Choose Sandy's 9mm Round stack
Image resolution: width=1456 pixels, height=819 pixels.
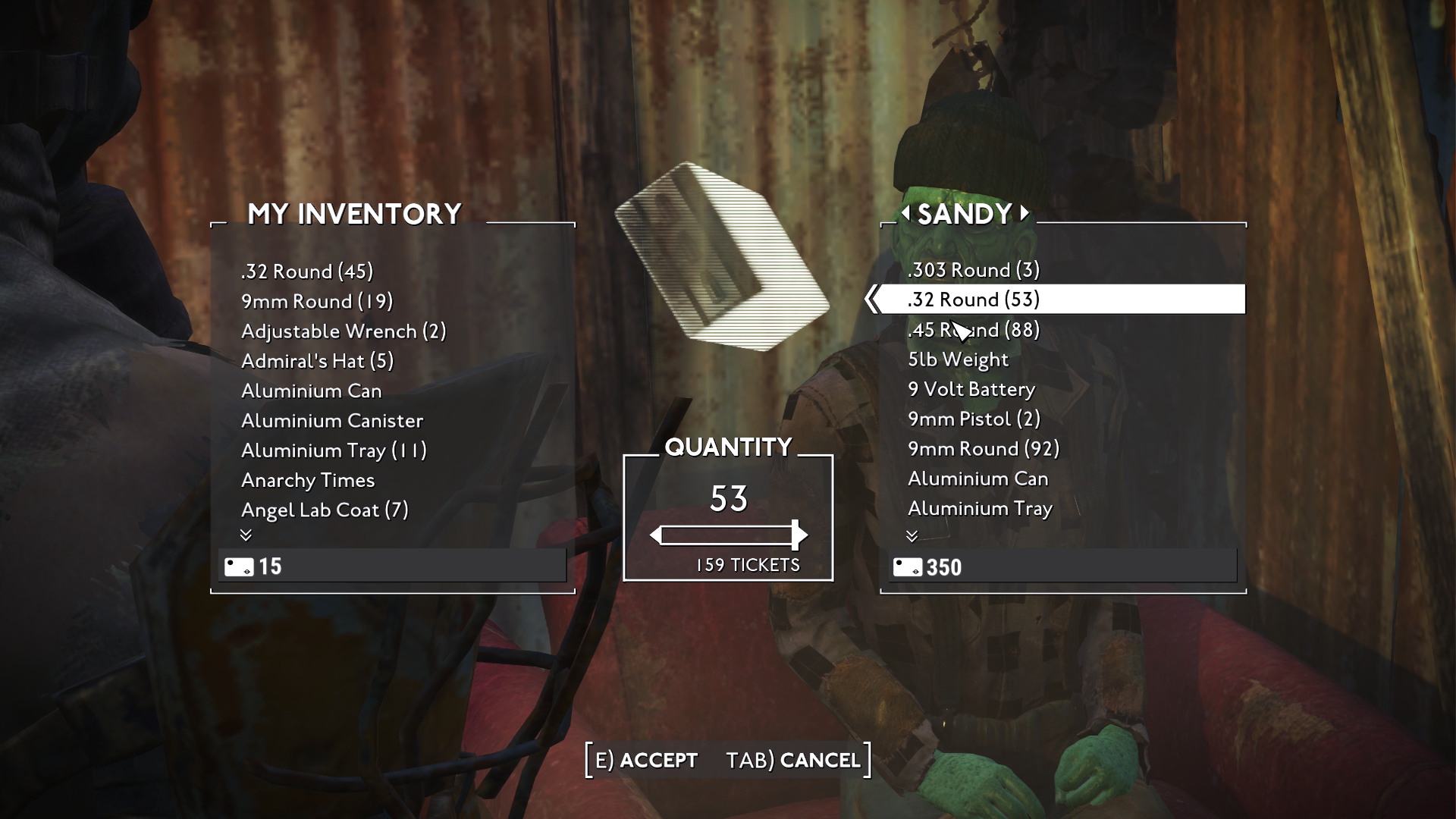coord(984,449)
